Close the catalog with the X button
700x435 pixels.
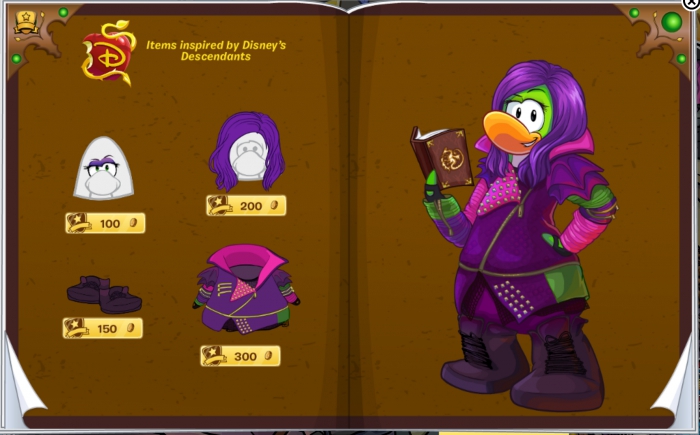(688, 4)
